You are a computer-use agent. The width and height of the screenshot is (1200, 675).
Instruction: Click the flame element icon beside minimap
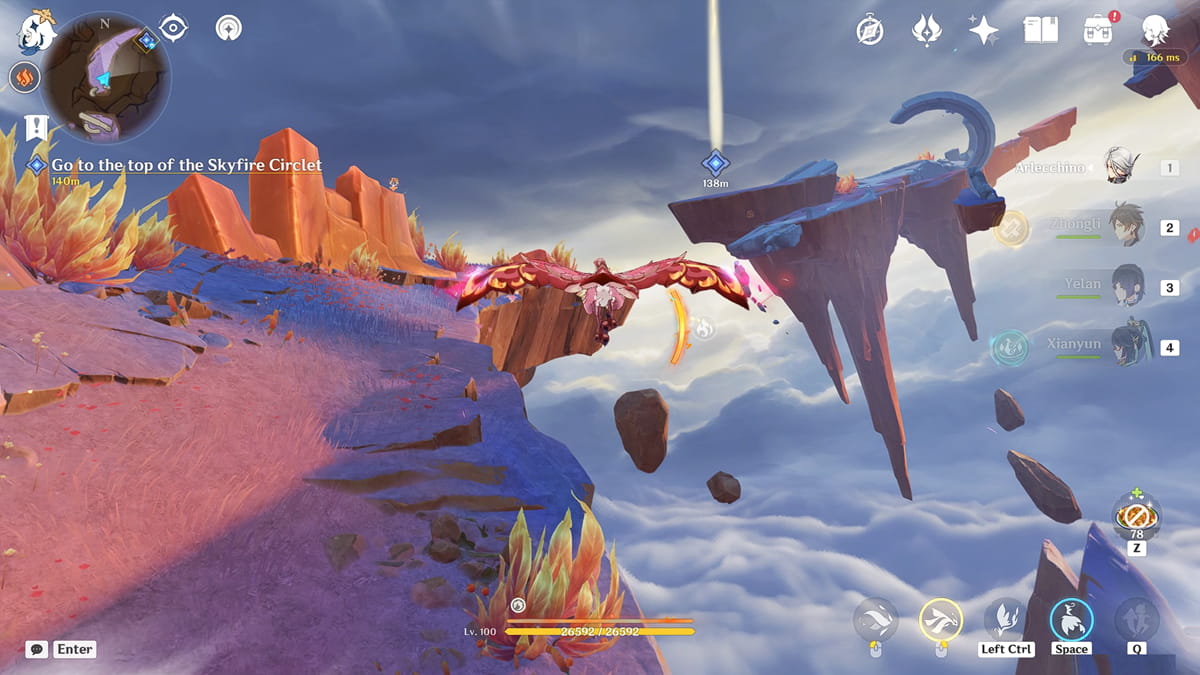coord(25,77)
